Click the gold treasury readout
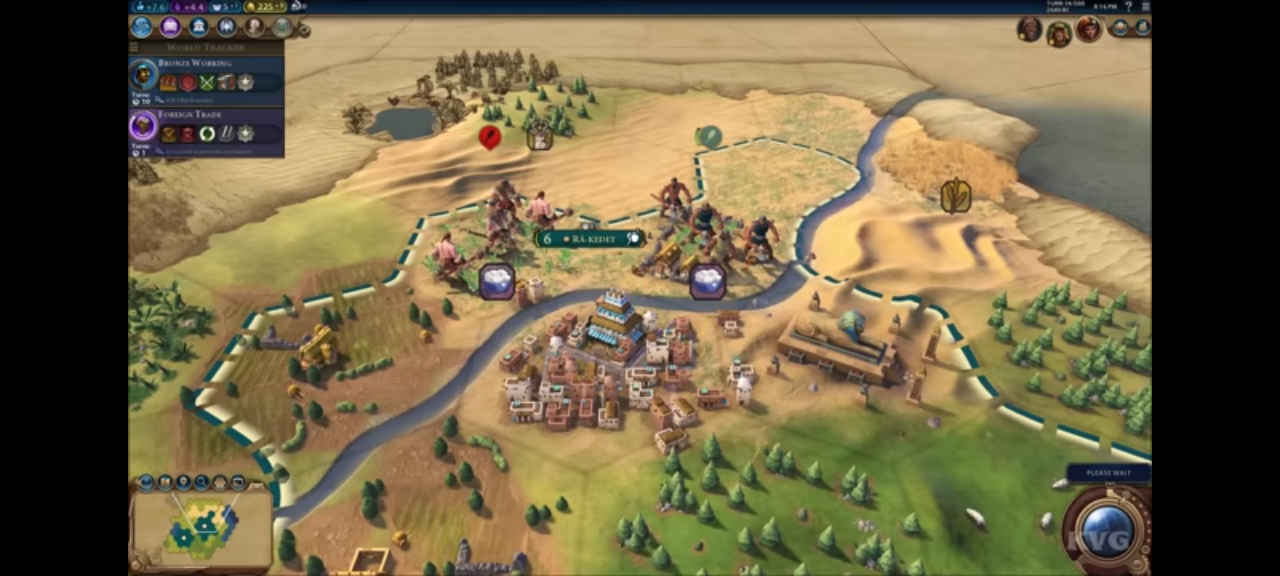Screen dimensions: 1280x576 (265, 7)
